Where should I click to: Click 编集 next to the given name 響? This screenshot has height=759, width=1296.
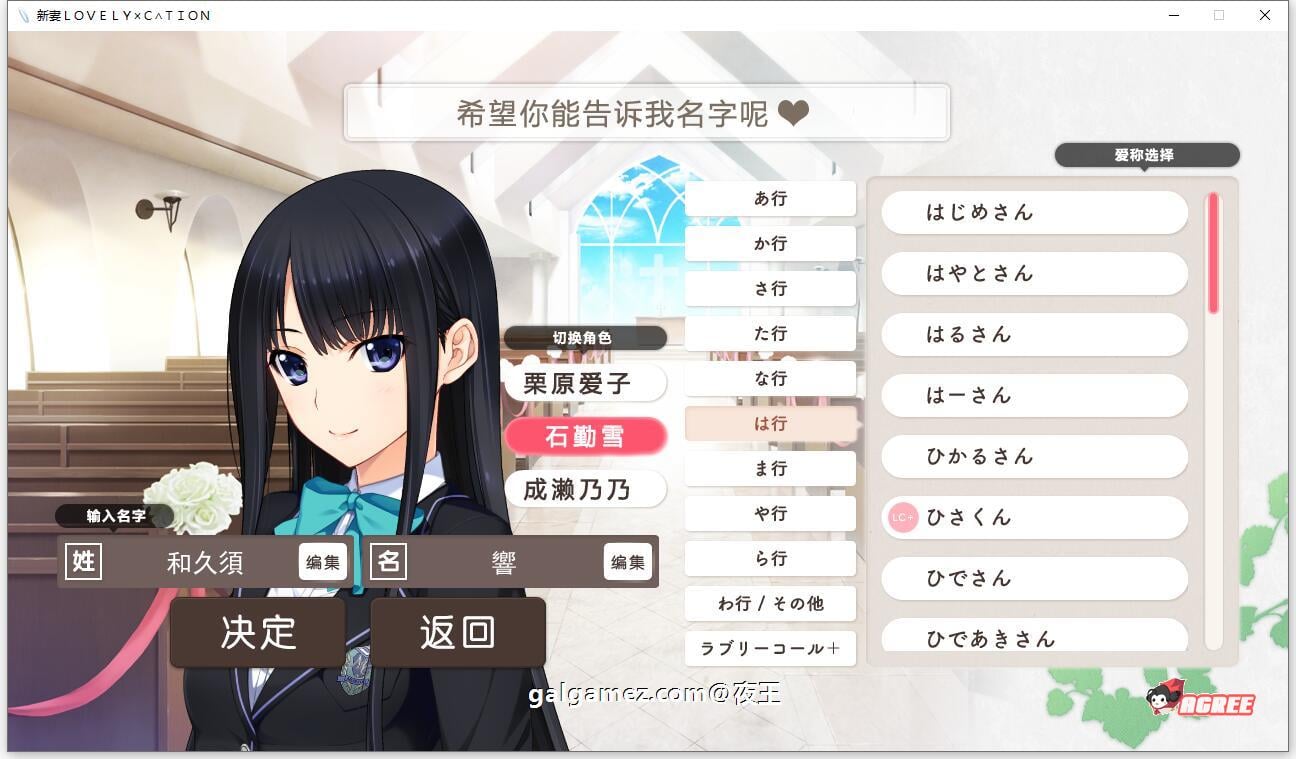pos(627,562)
